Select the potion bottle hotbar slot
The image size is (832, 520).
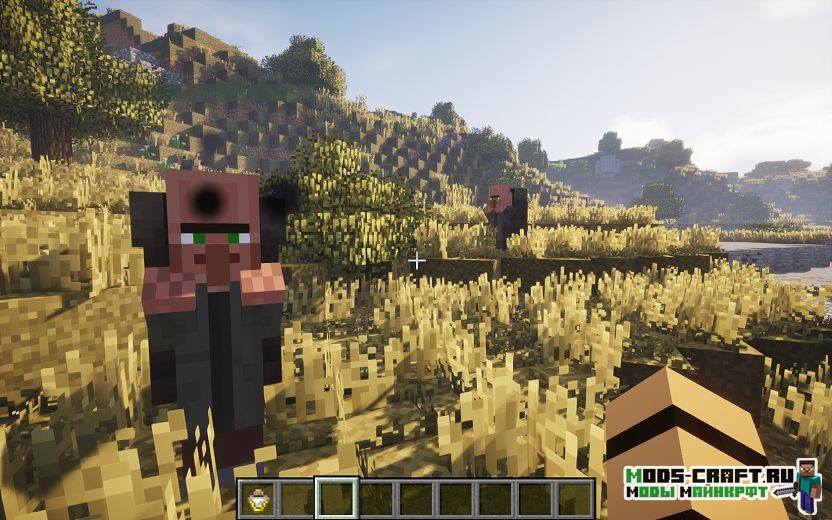pos(257,498)
